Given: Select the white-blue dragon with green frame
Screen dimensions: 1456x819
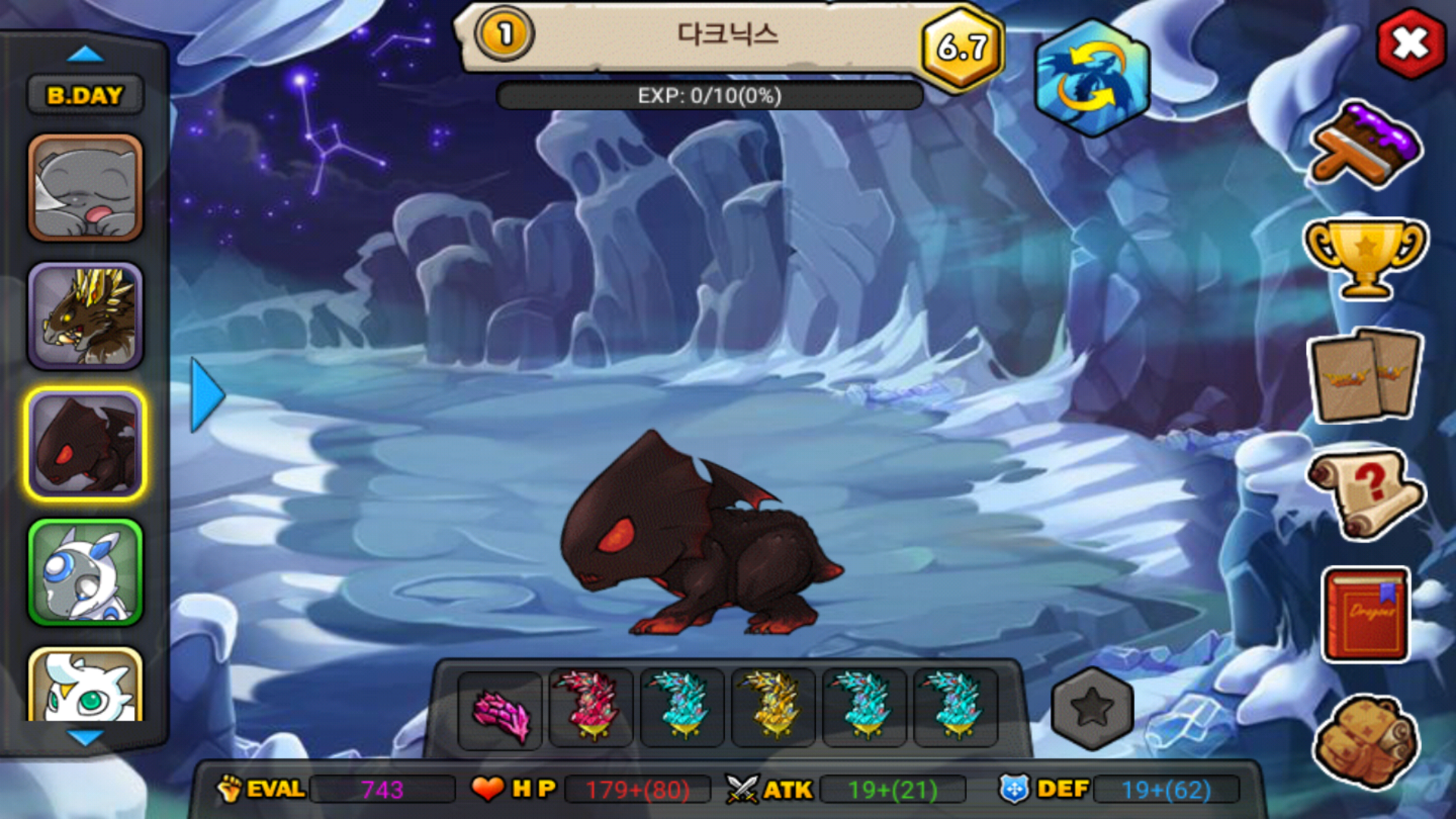Looking at the screenshot, I should (x=86, y=573).
